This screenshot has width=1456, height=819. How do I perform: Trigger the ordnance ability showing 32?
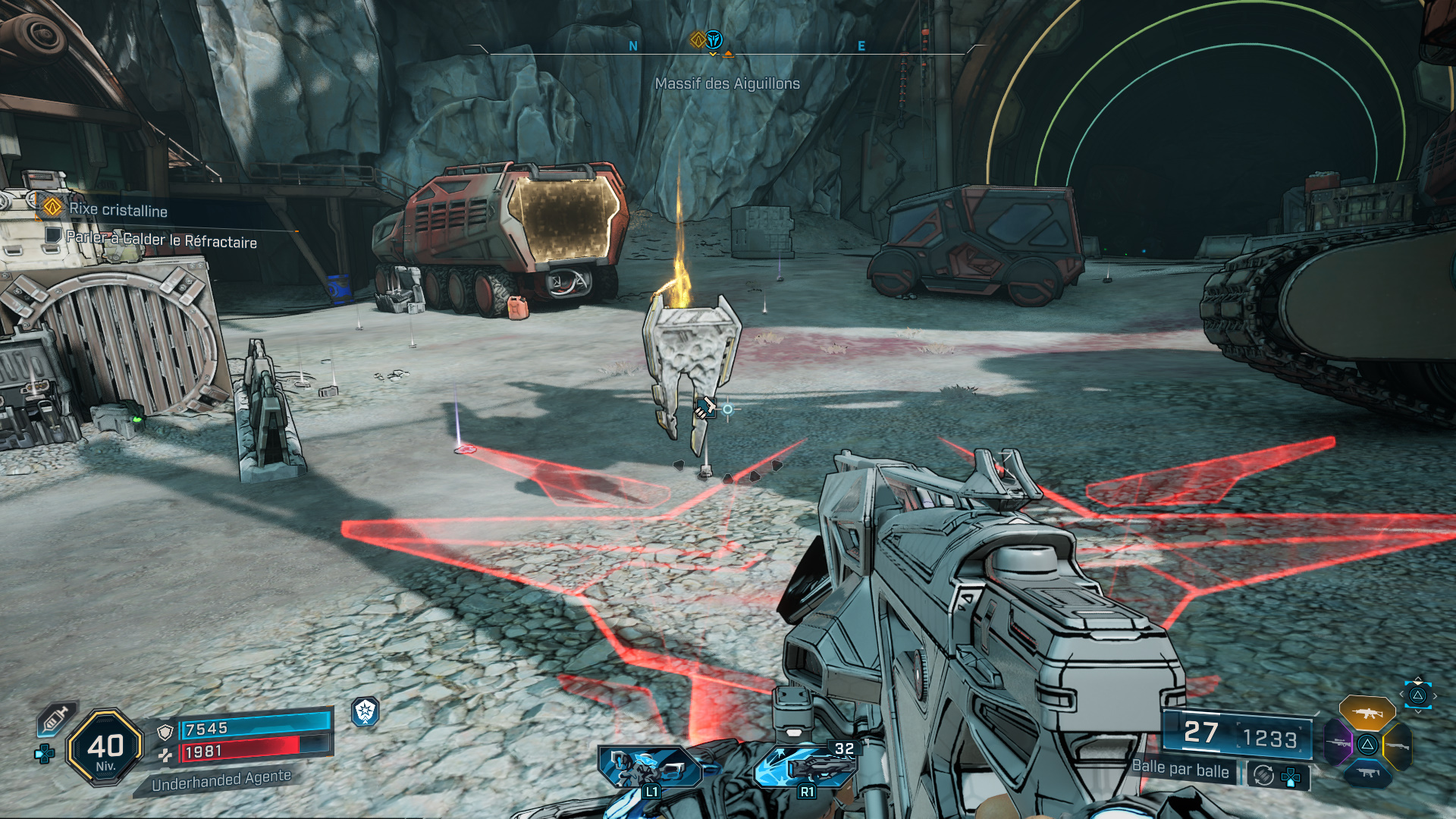(806, 766)
